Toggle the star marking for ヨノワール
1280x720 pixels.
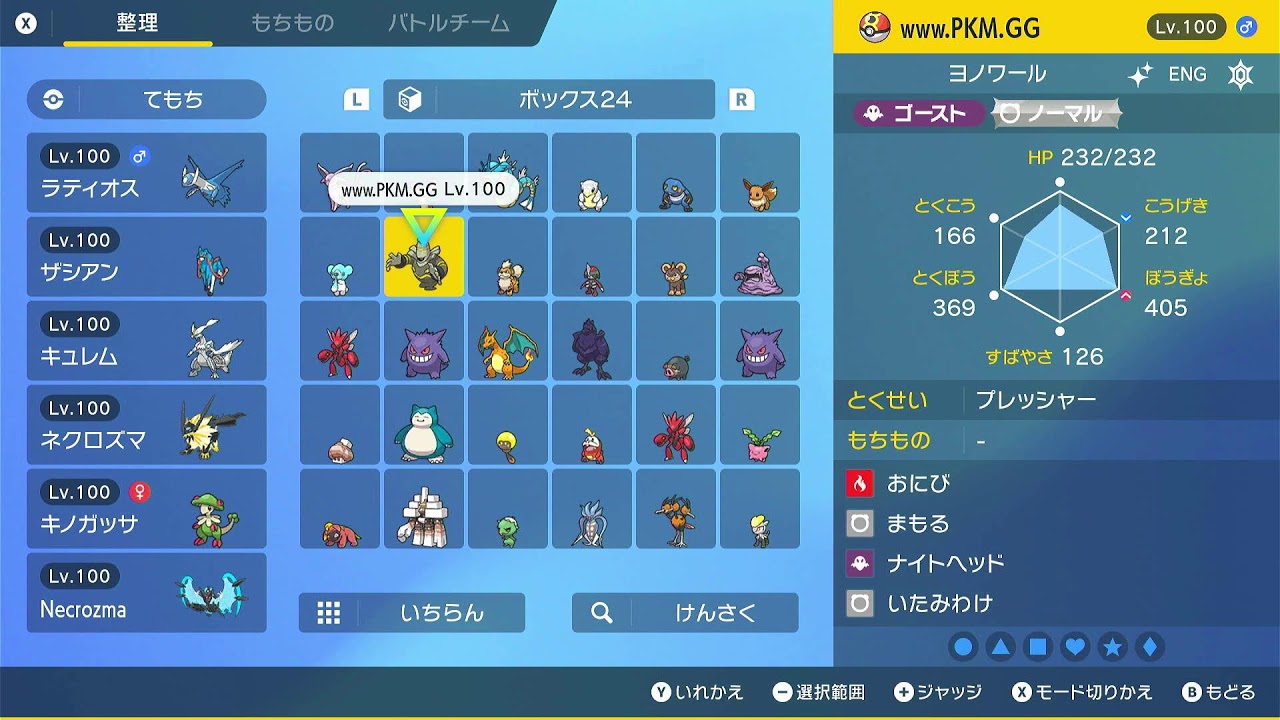point(1111,647)
